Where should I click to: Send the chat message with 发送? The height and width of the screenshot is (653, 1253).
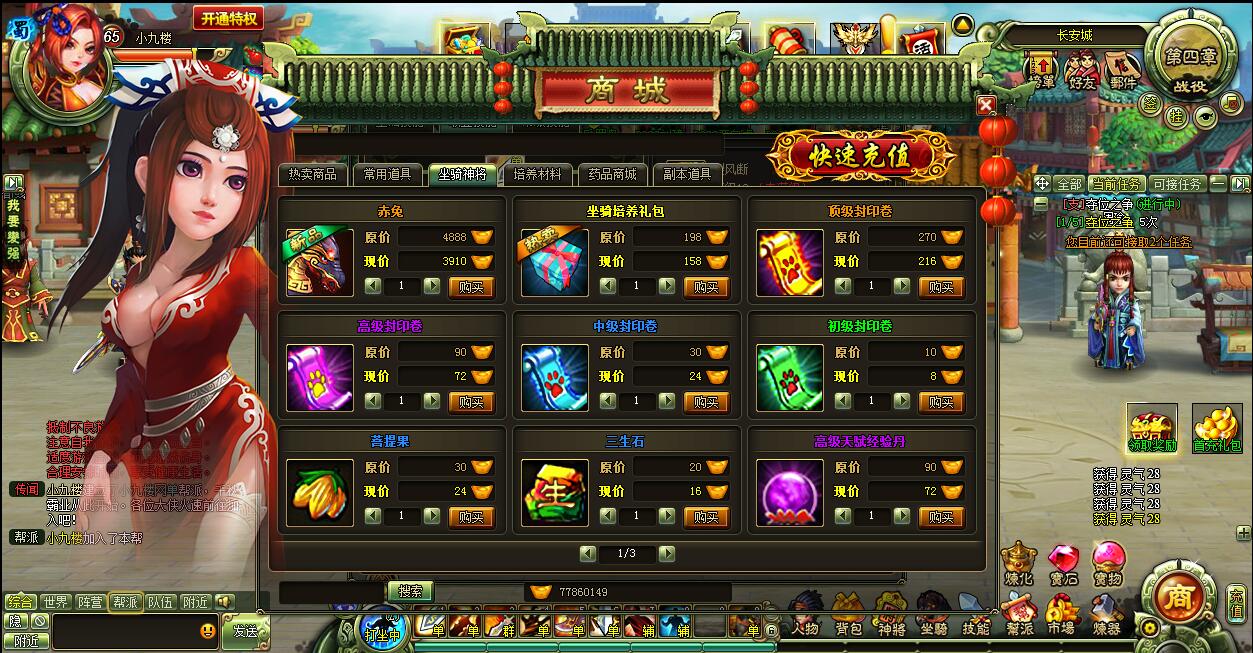(x=245, y=631)
